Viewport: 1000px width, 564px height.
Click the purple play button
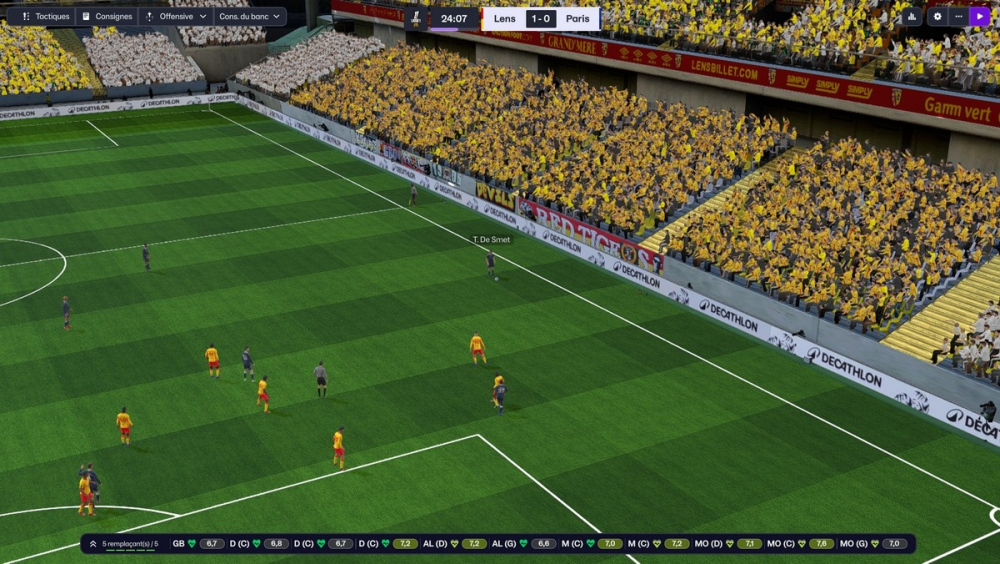coord(979,17)
